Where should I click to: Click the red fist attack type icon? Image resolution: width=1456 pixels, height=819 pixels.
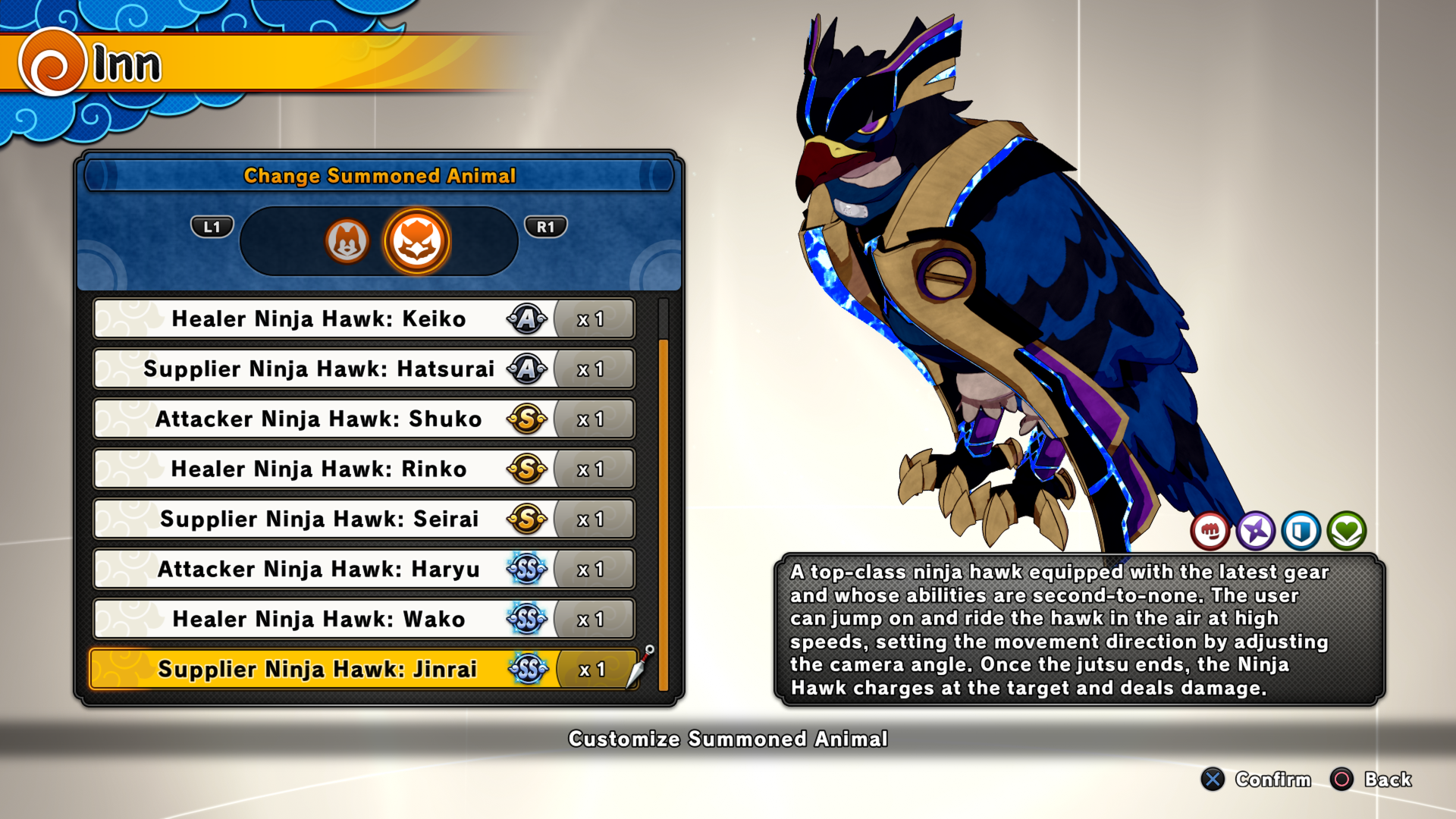point(1210,530)
